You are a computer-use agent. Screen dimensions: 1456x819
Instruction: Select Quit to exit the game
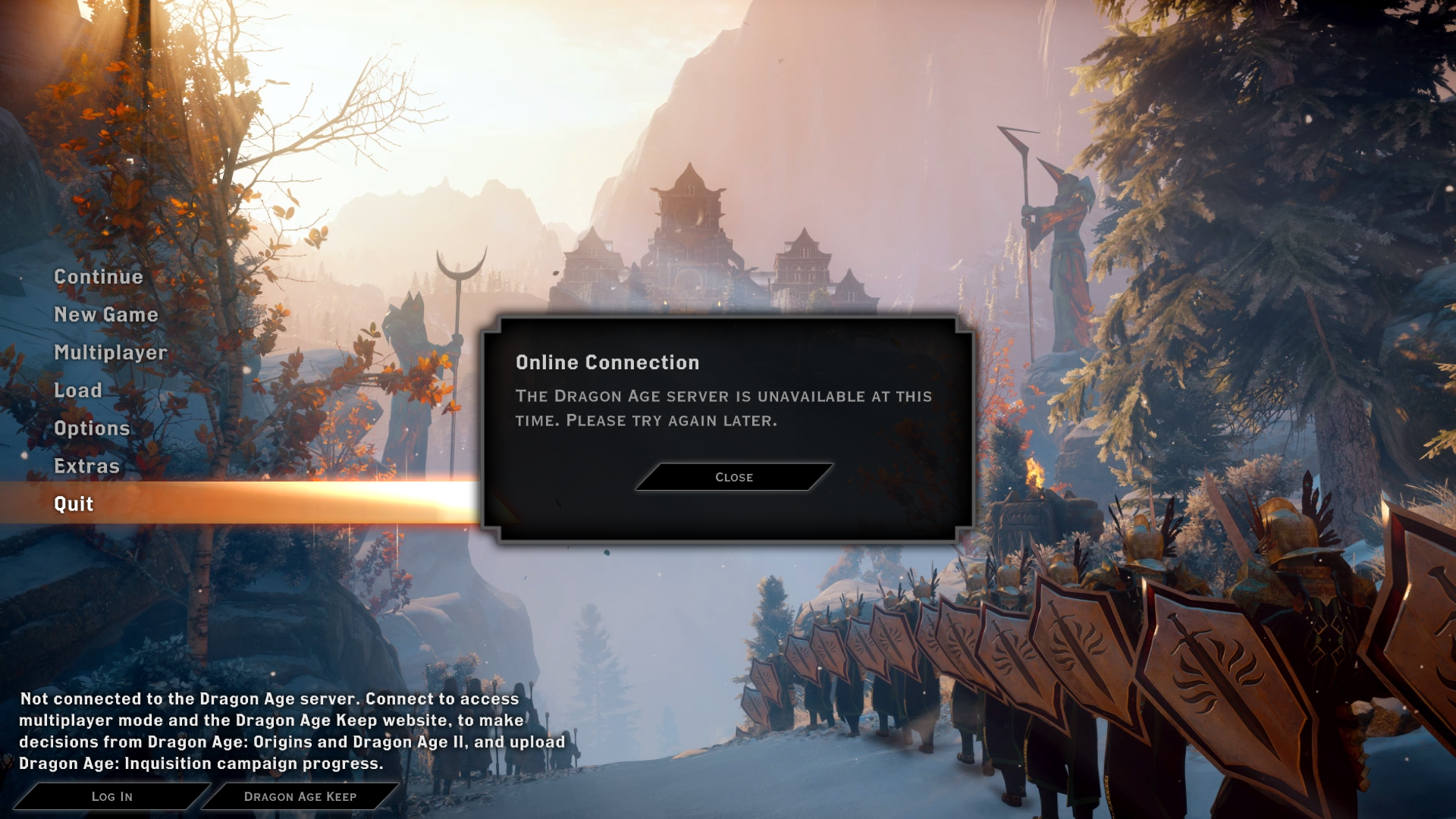point(74,504)
